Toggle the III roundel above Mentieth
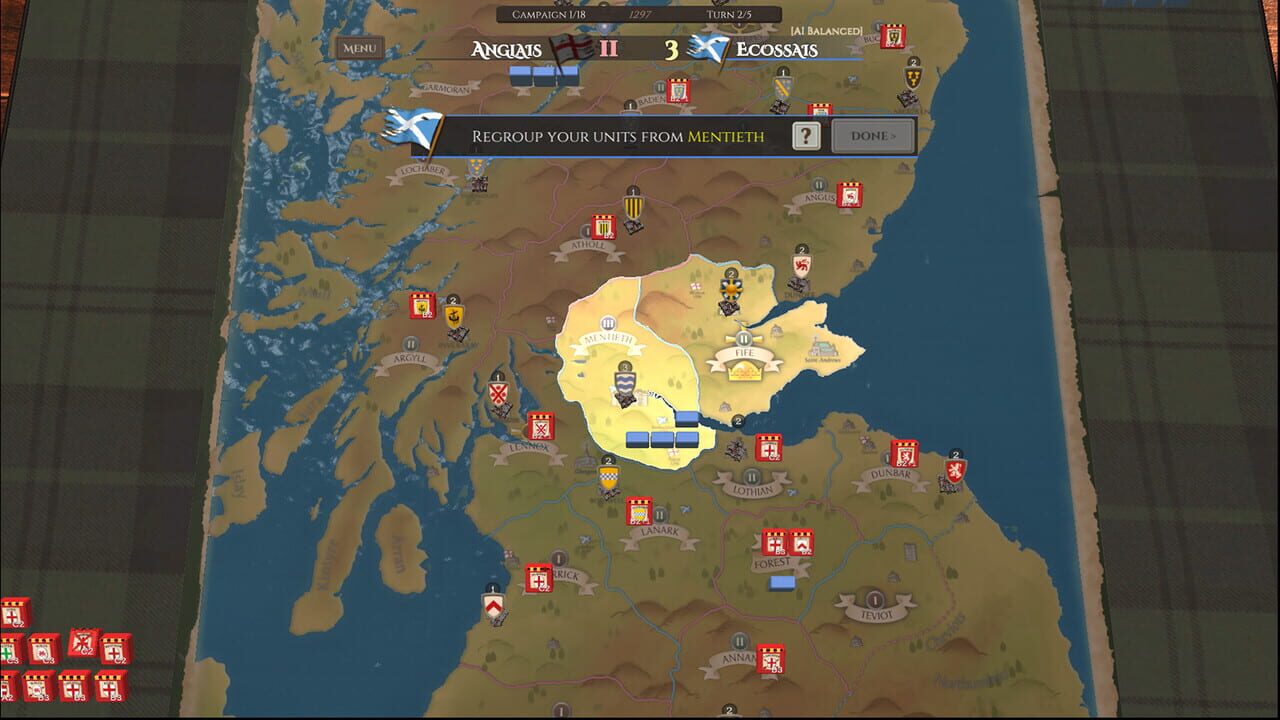 (x=608, y=323)
